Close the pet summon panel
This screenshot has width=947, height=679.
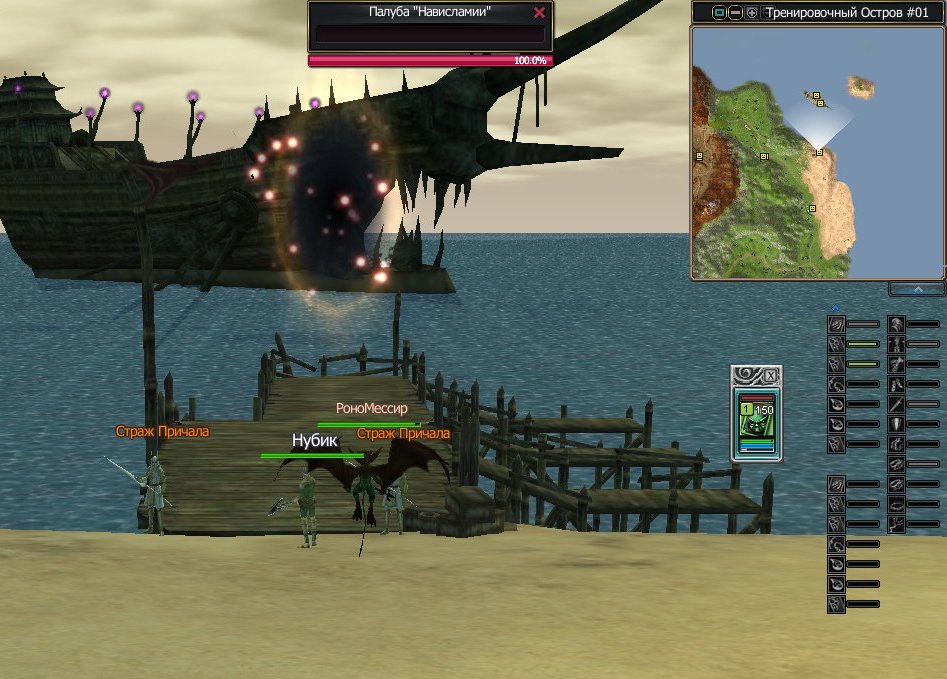(770, 376)
